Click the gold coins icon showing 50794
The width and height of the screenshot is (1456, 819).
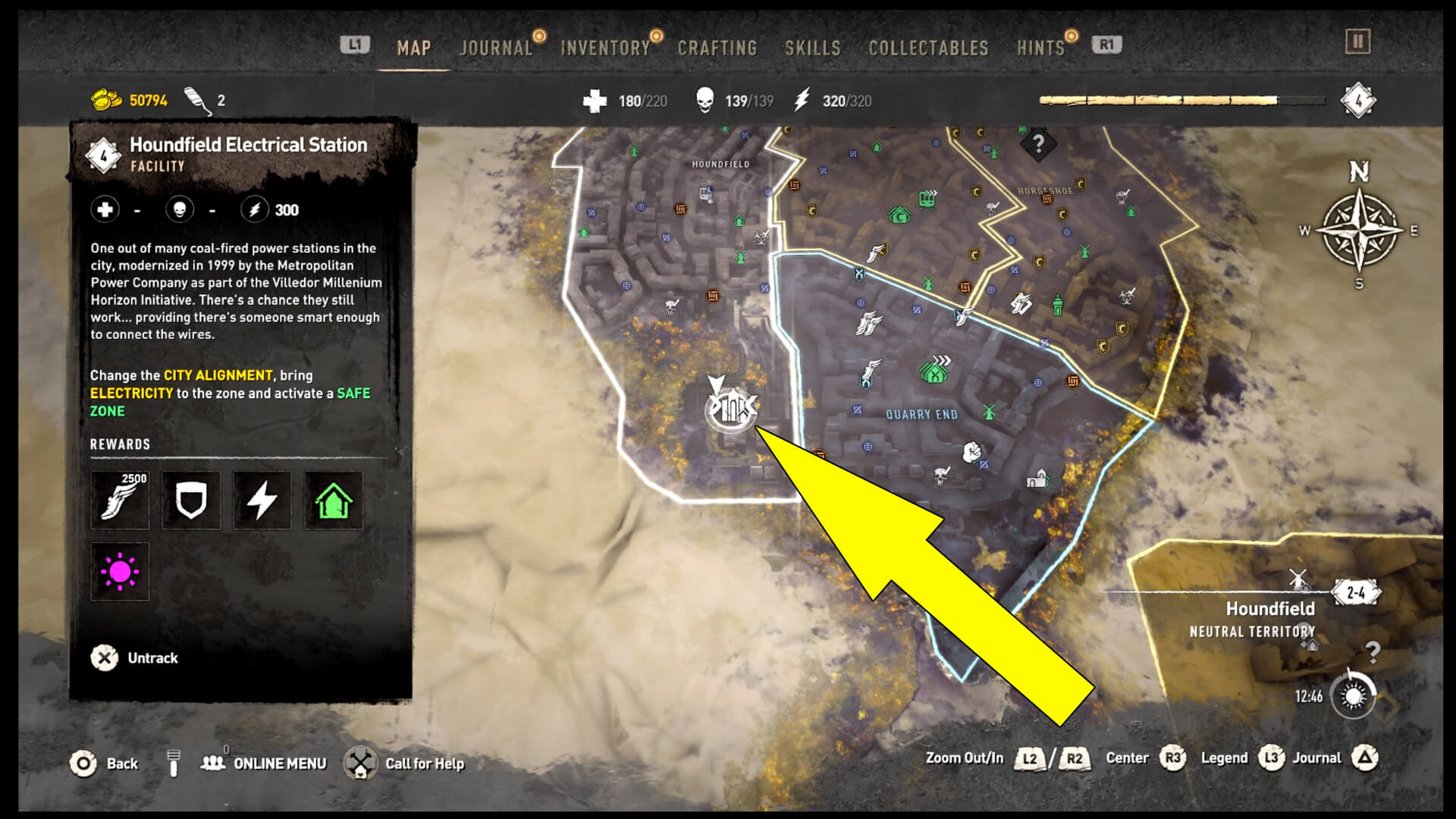[106, 99]
